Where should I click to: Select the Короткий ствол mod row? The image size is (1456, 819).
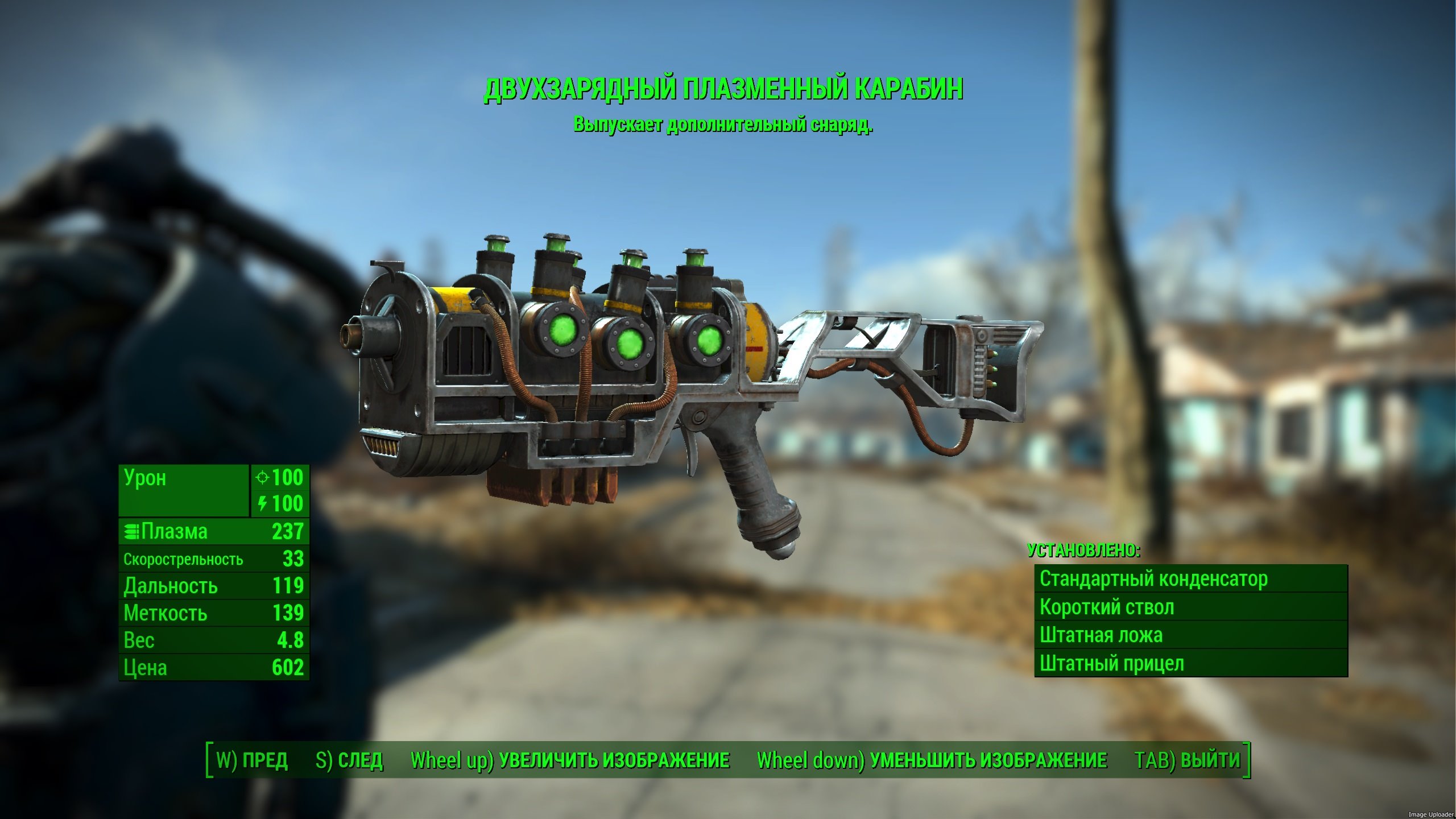click(1191, 607)
